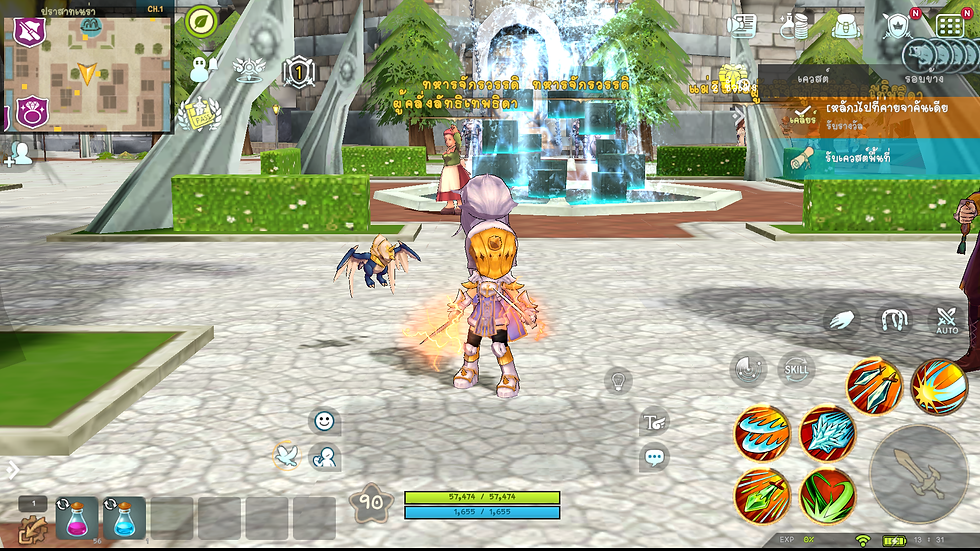Open the main menu grid icon
Screen dimensions: 980x551
[948, 25]
